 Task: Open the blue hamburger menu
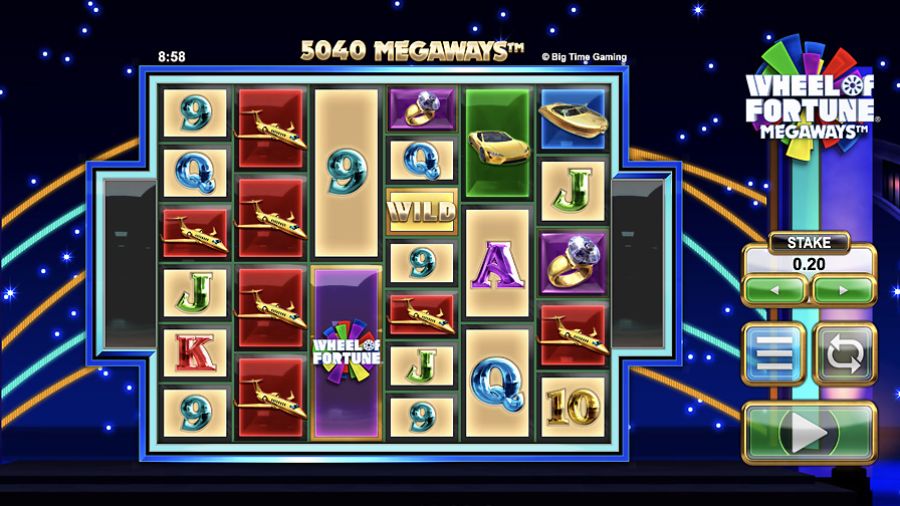(x=773, y=353)
